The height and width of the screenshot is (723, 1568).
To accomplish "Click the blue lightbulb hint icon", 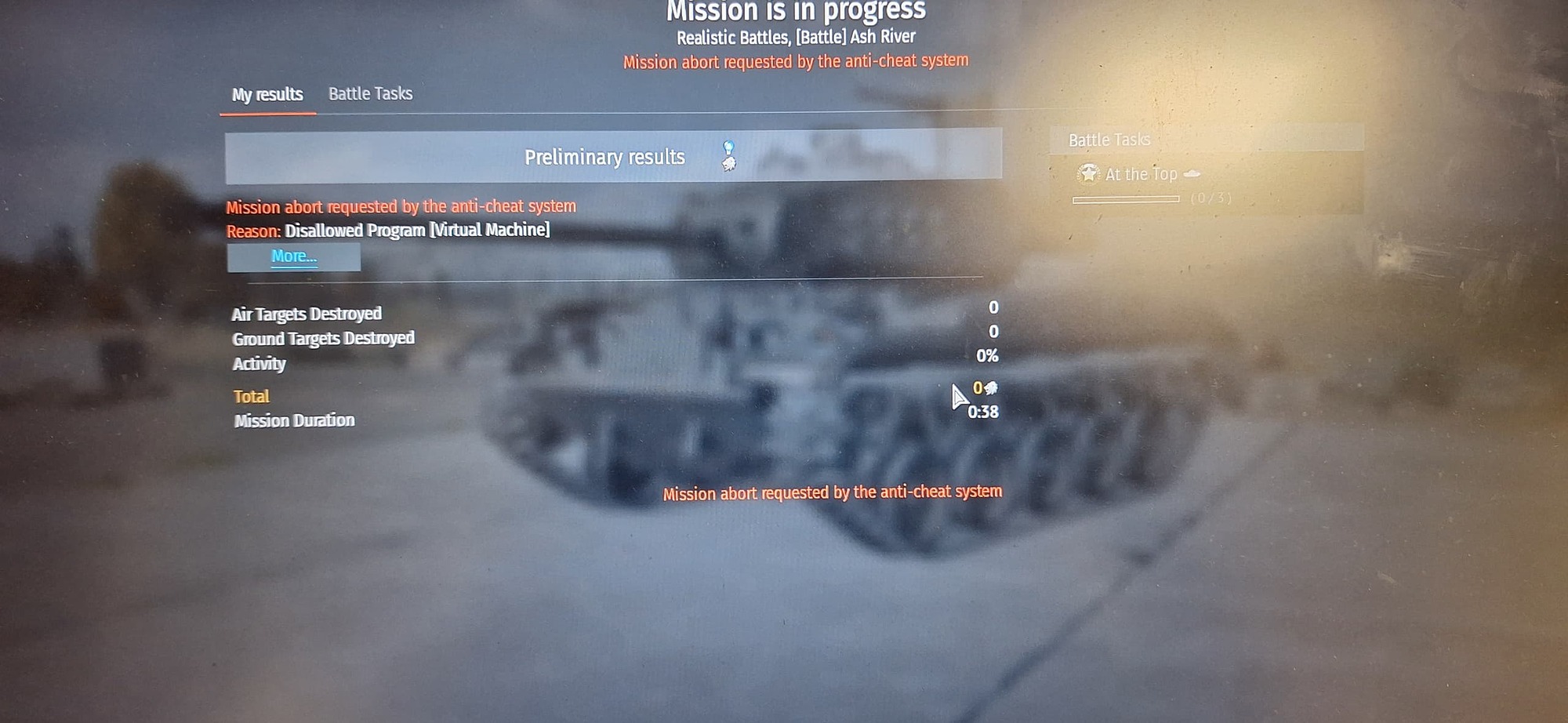I will [x=729, y=145].
